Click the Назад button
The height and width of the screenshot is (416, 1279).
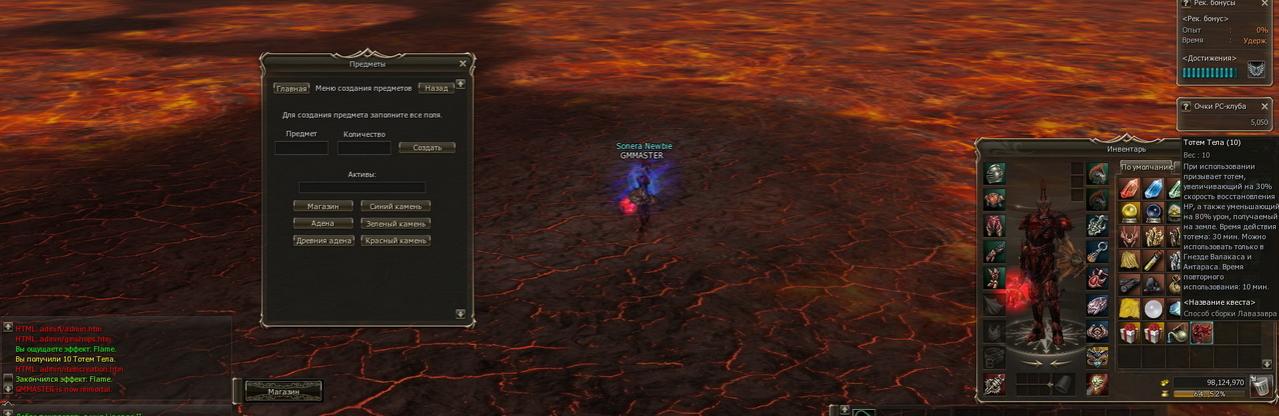tap(436, 88)
